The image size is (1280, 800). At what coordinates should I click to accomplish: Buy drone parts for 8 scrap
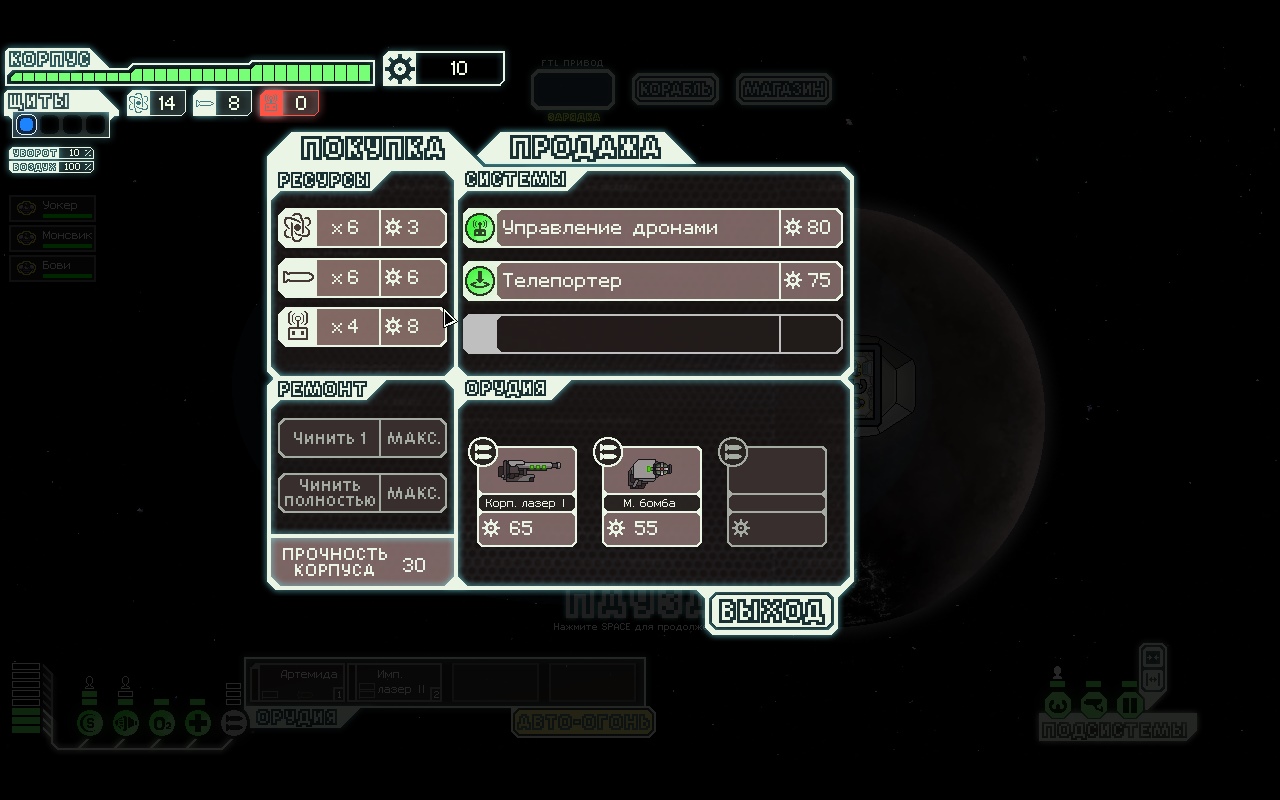pyautogui.click(x=362, y=327)
